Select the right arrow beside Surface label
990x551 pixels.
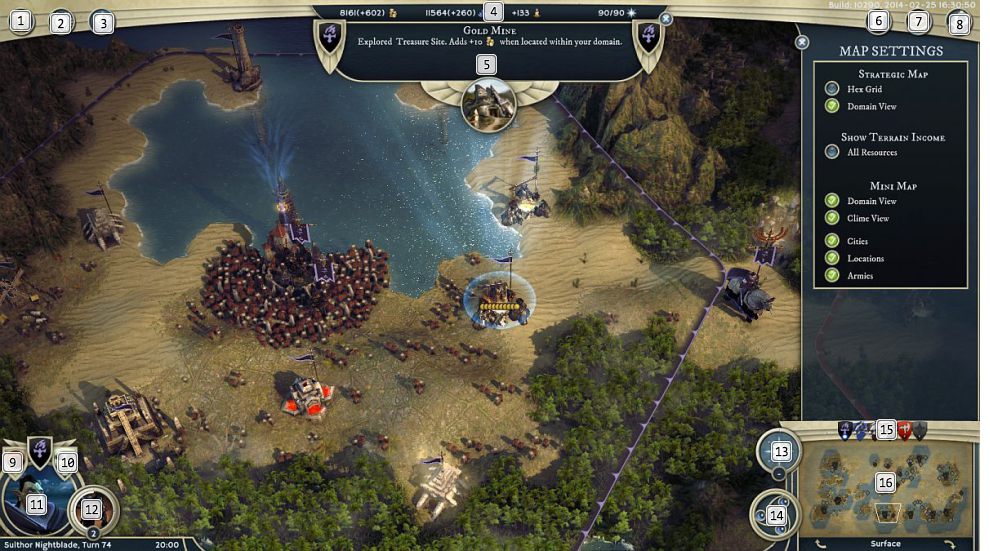click(949, 544)
